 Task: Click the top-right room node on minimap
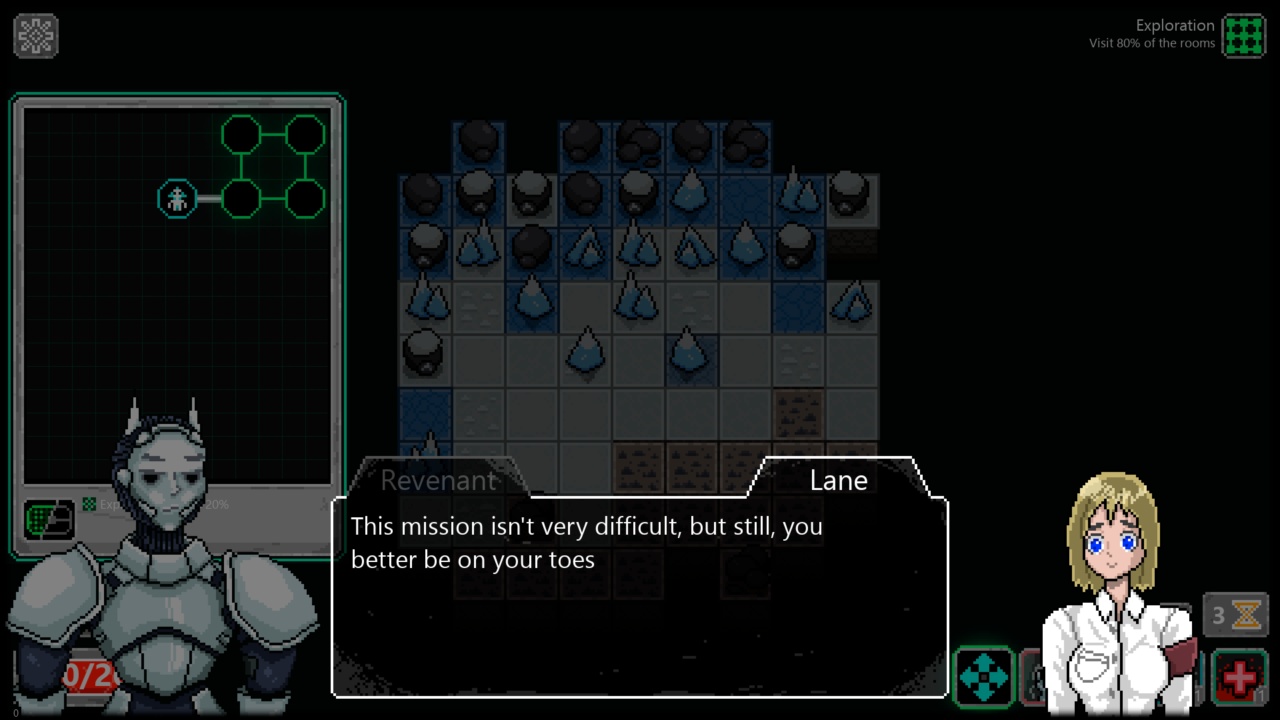point(305,135)
